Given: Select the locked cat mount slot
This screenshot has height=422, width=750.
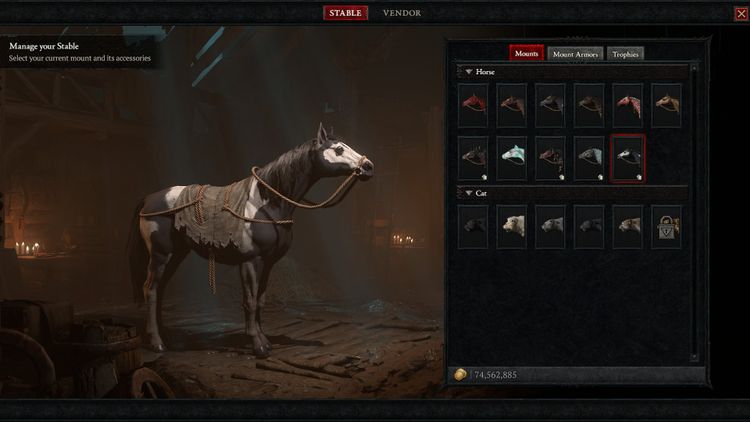Looking at the screenshot, I should 666,226.
